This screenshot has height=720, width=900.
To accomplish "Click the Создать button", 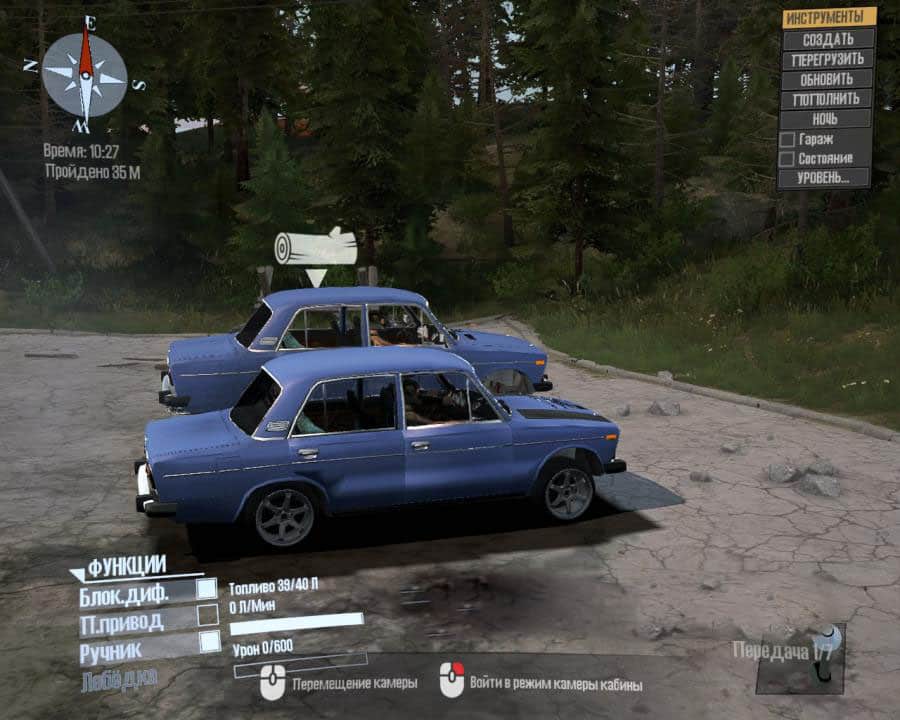I will click(827, 38).
